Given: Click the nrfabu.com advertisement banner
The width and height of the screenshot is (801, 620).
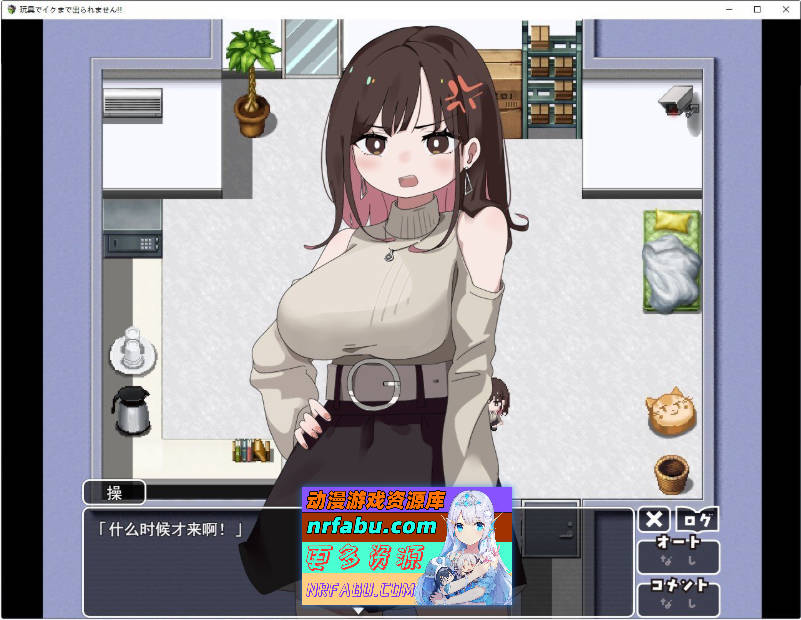Looking at the screenshot, I should (x=406, y=546).
